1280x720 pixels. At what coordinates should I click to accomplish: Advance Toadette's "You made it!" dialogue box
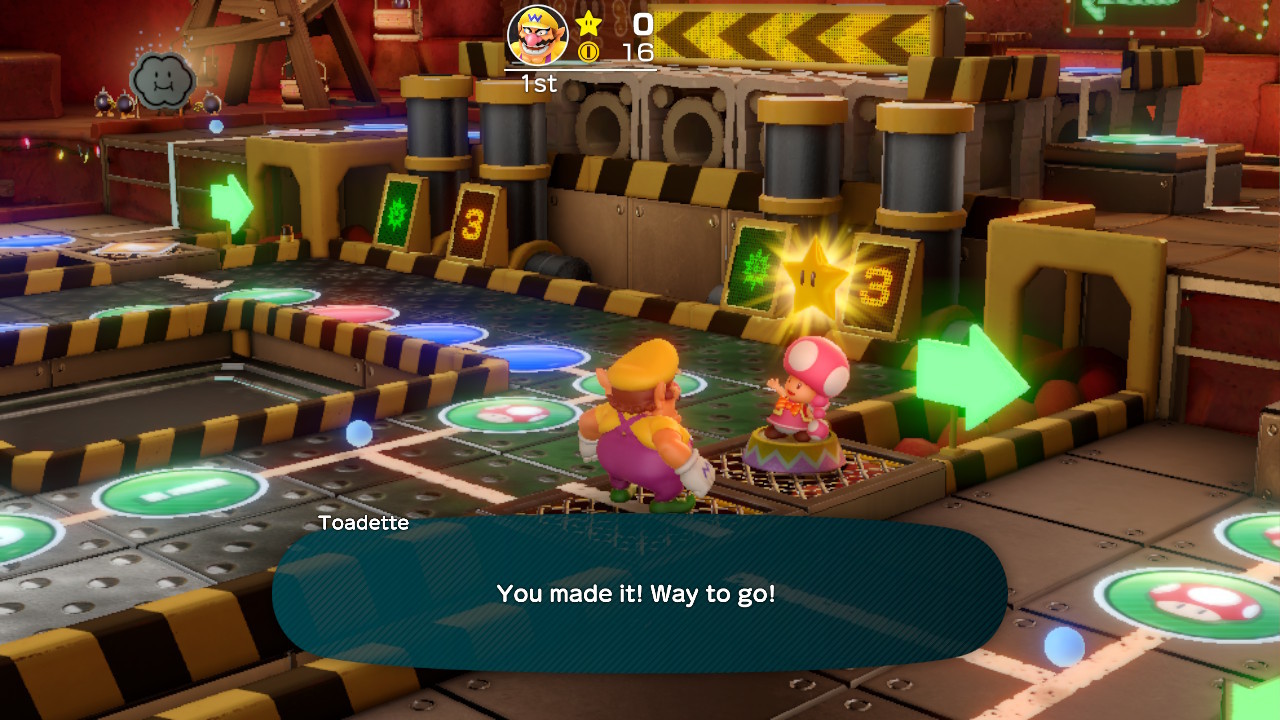[x=638, y=593]
